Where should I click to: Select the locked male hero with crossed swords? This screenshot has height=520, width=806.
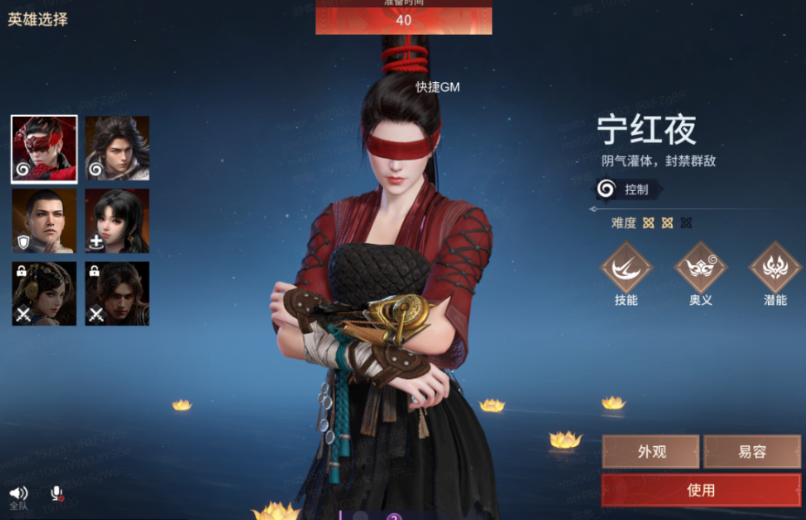(x=117, y=294)
